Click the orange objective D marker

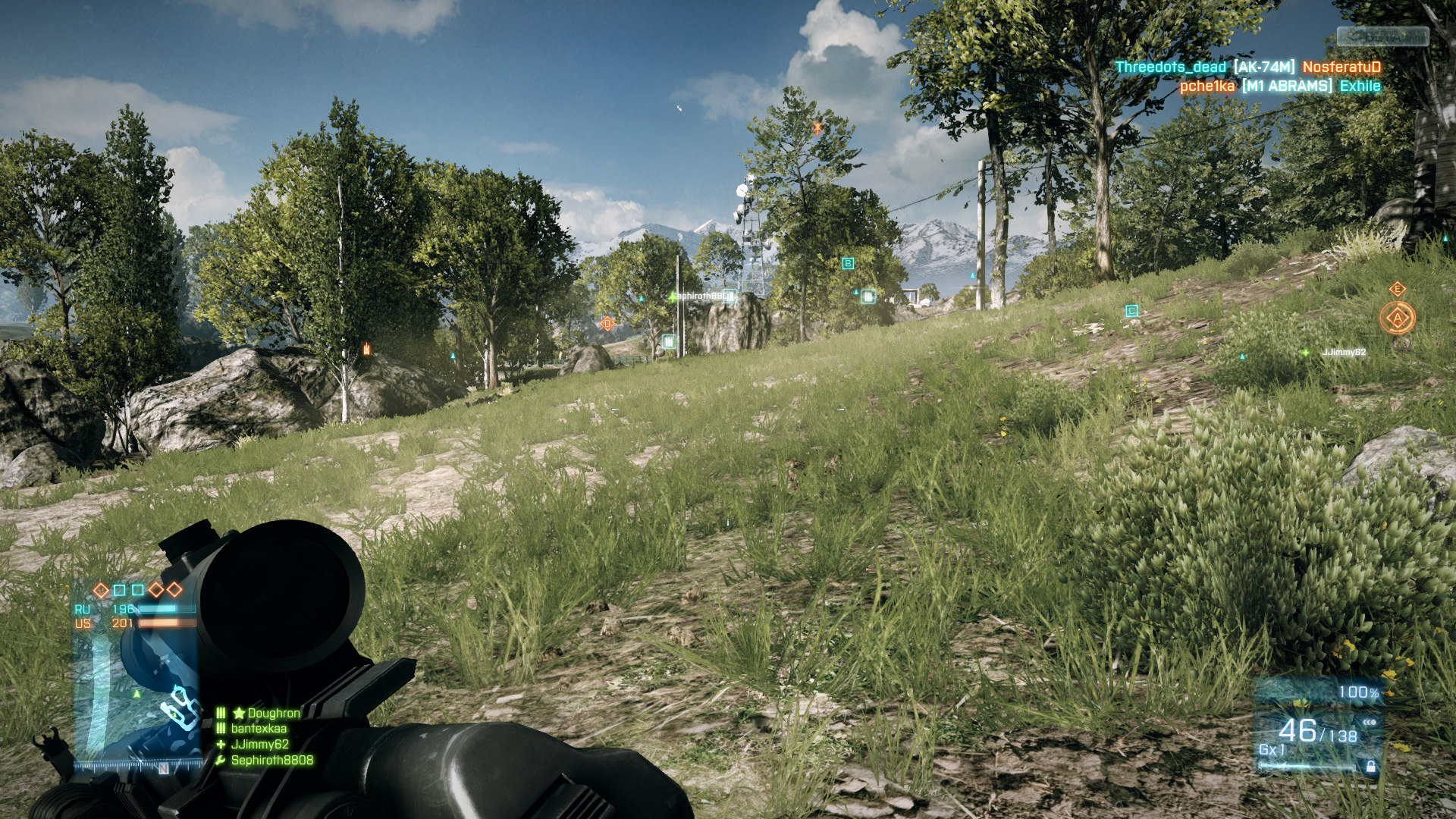pyautogui.click(x=607, y=324)
